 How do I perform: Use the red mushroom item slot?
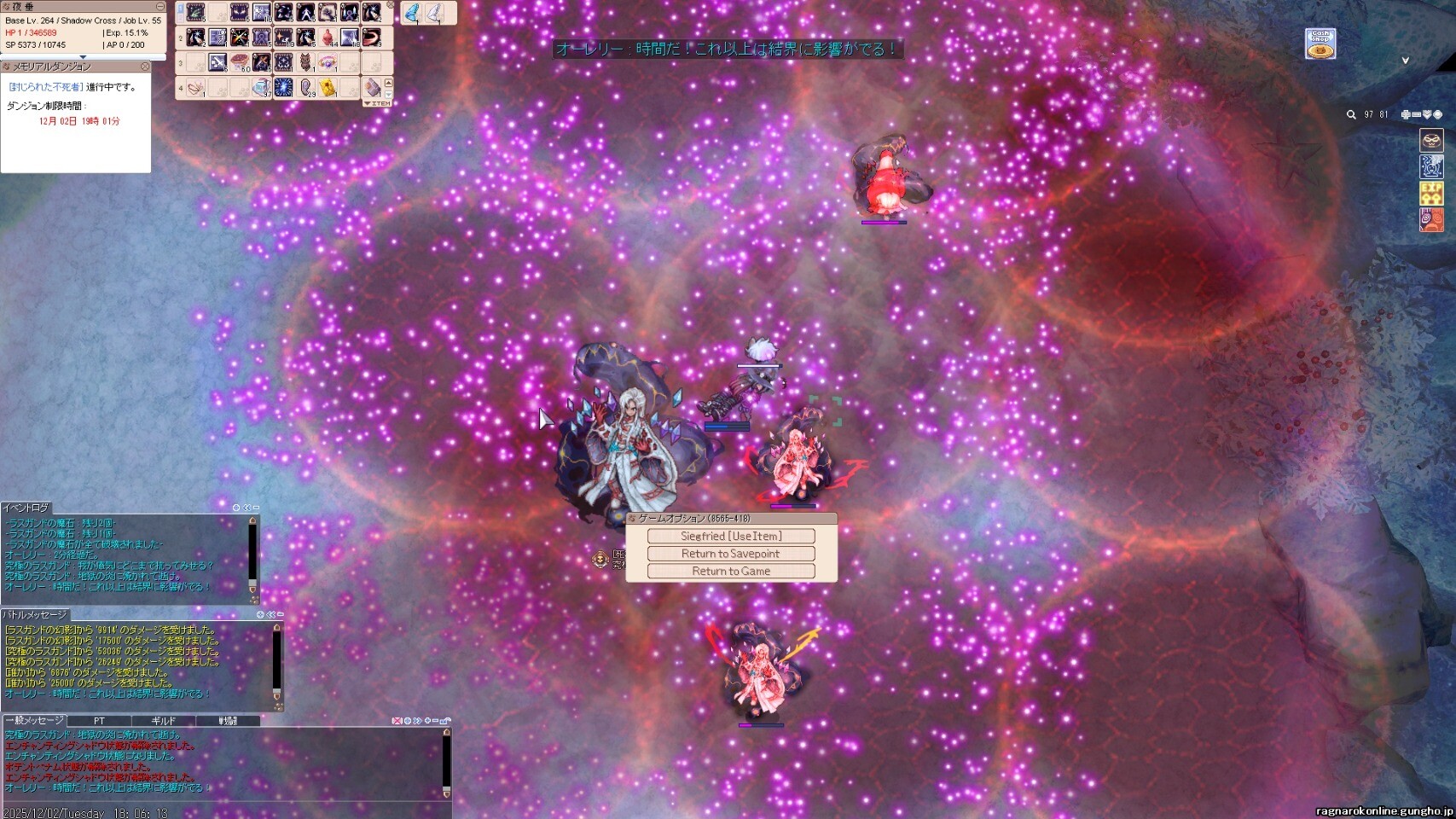click(240, 62)
